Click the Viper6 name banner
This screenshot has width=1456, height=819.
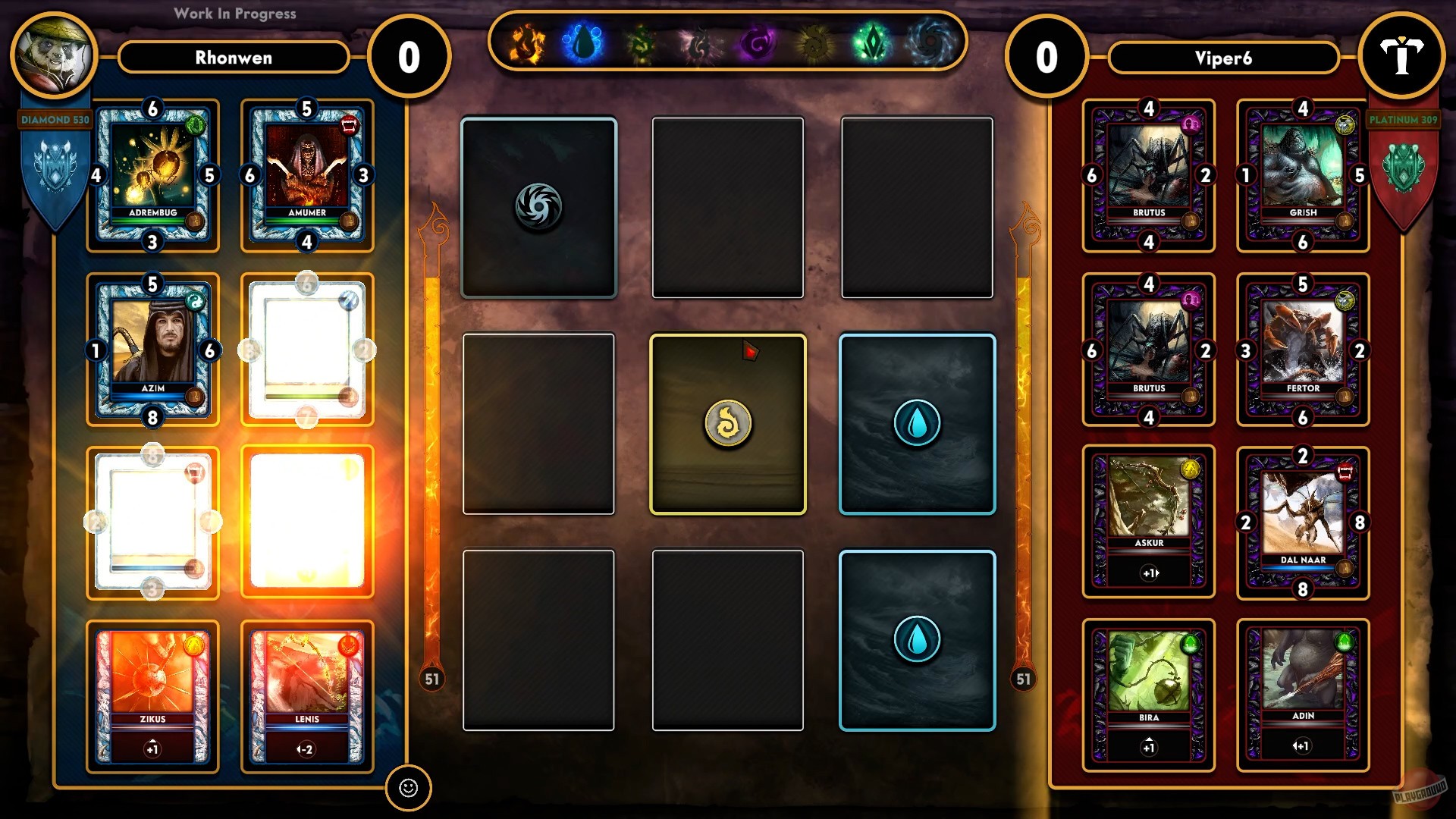[x=1224, y=58]
